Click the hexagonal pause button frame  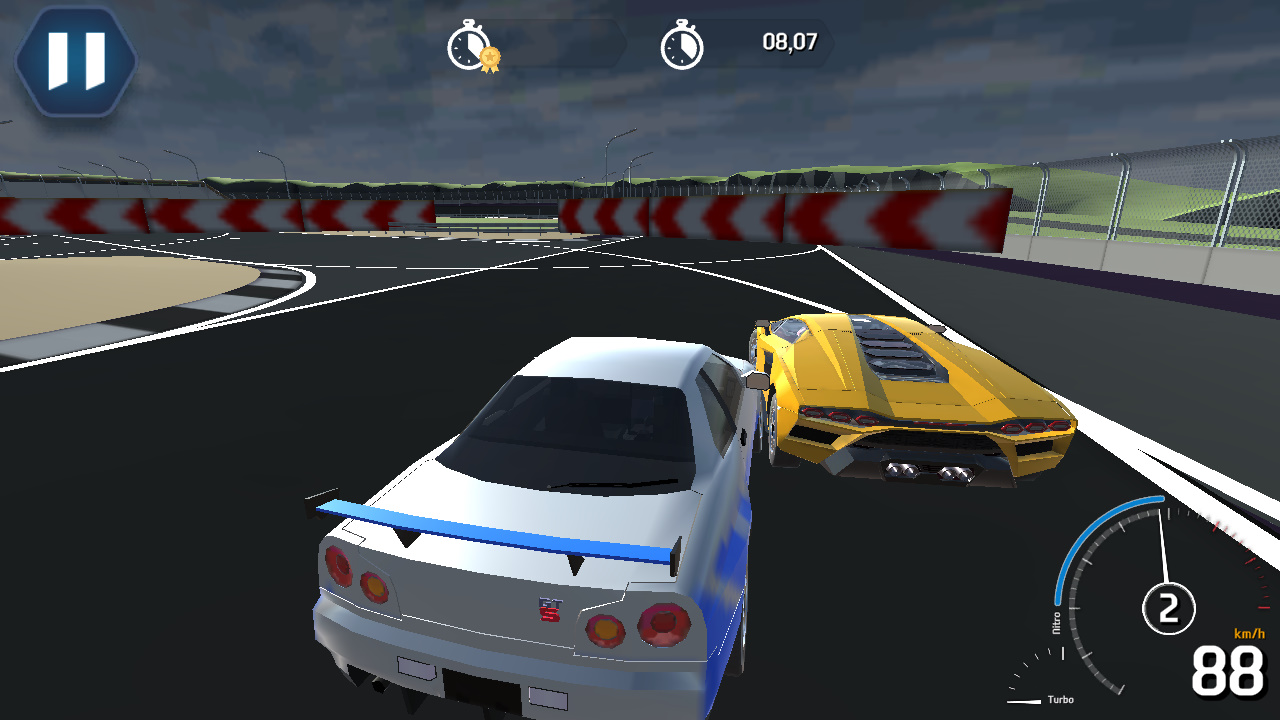click(74, 60)
